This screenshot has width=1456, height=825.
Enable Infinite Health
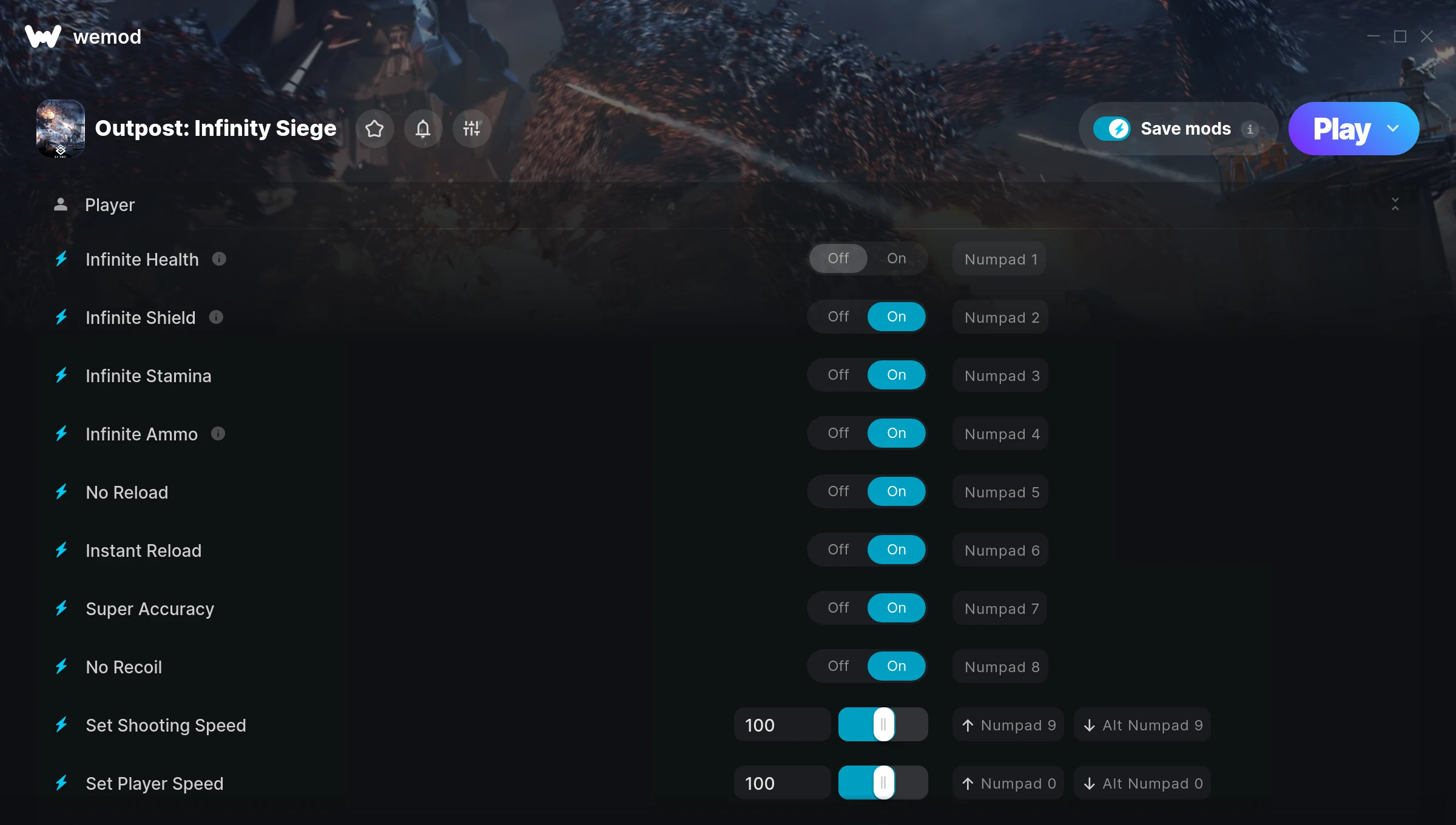point(896,258)
